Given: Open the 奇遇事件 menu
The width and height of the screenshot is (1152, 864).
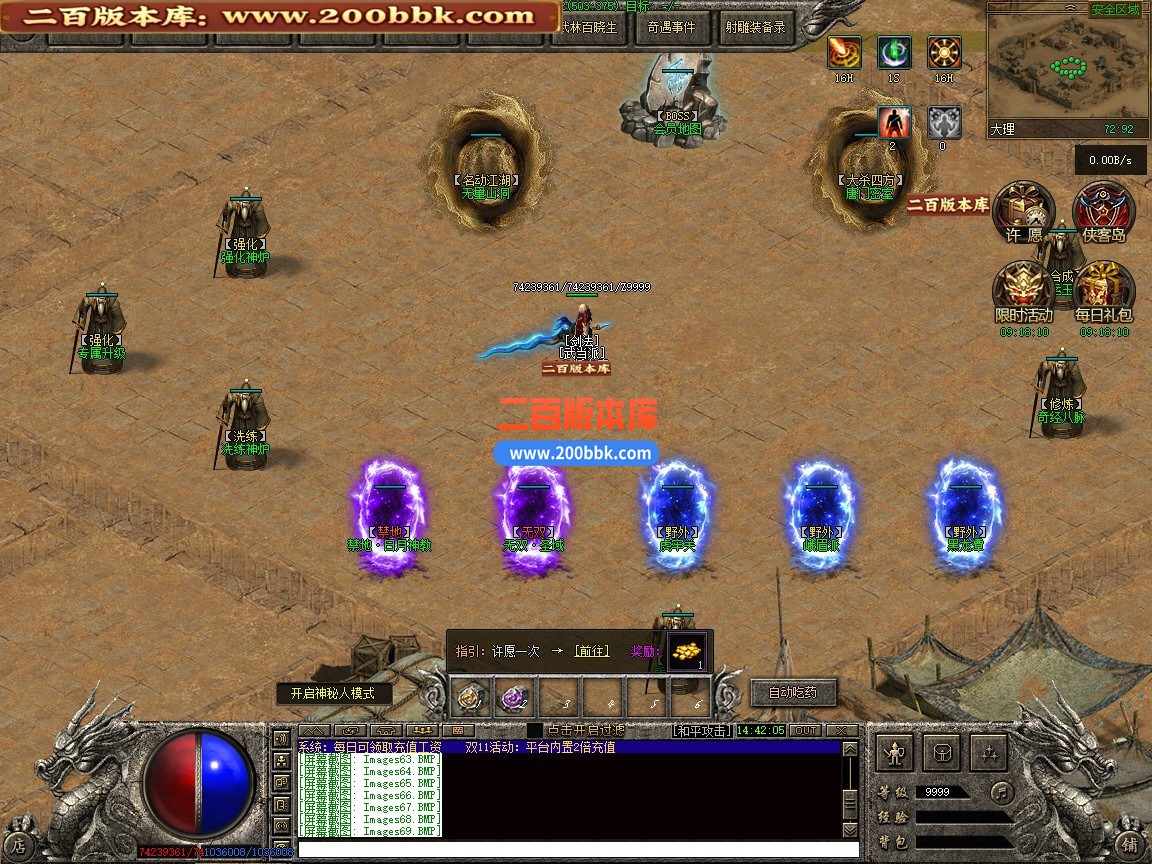Looking at the screenshot, I should 671,28.
